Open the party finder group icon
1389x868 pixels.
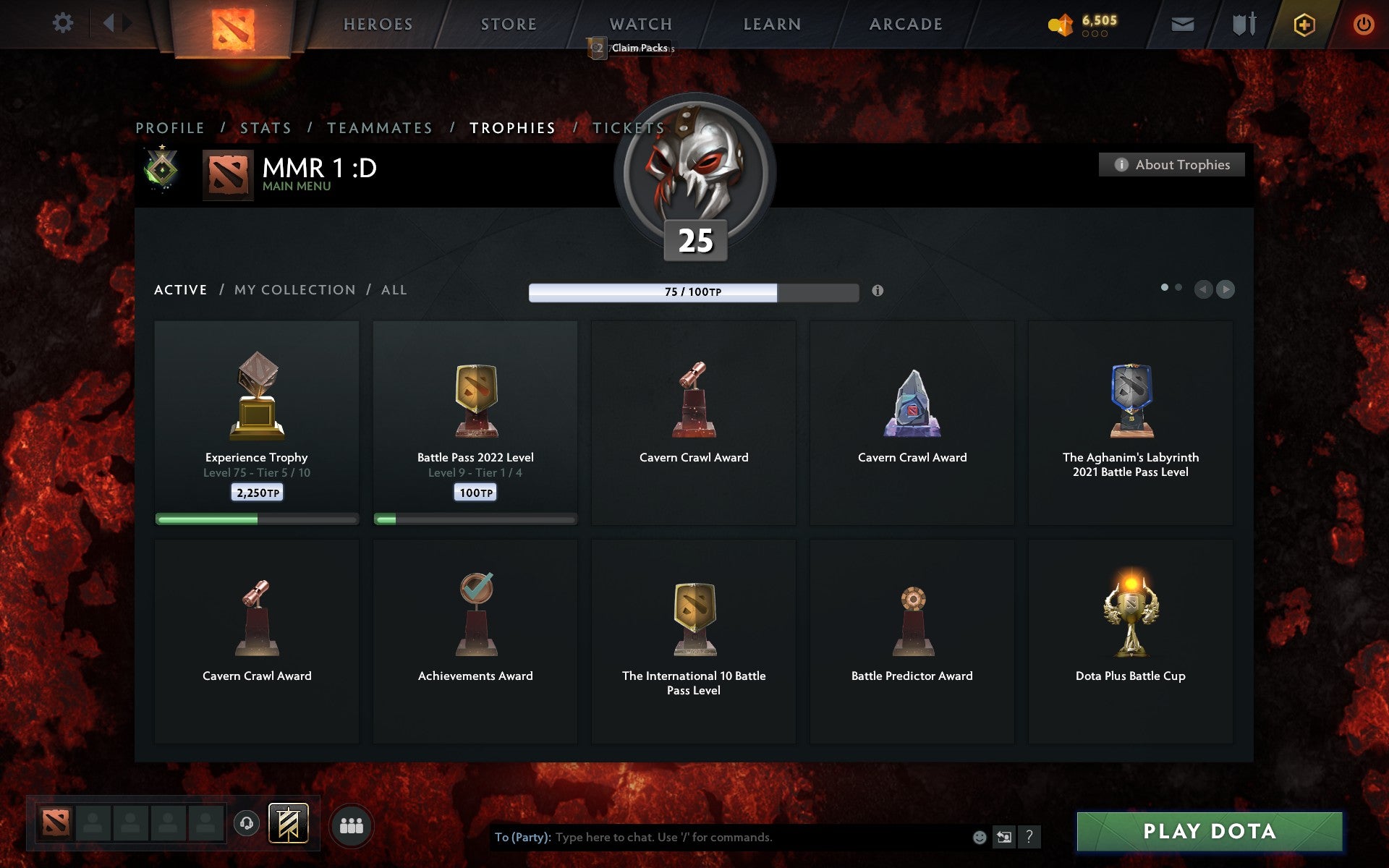click(x=352, y=825)
